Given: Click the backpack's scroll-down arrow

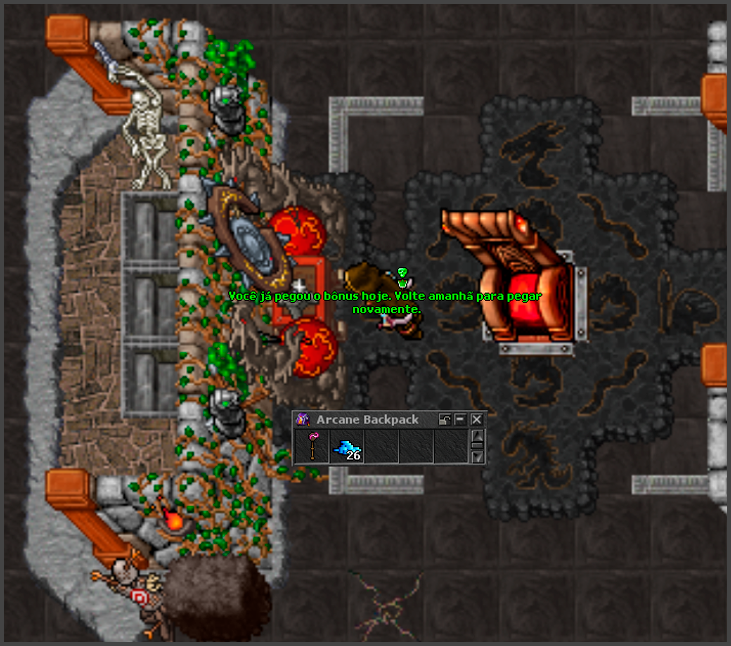Looking at the screenshot, I should pos(478,457).
